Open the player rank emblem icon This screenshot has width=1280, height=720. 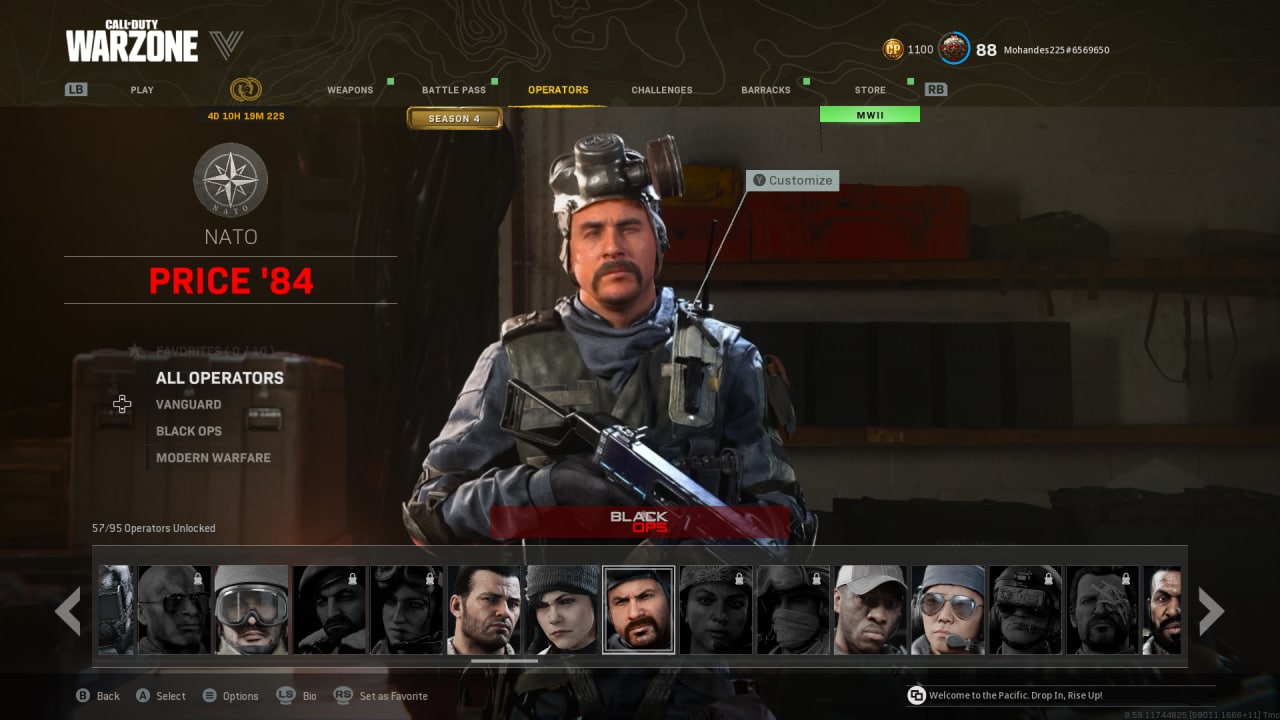[954, 48]
